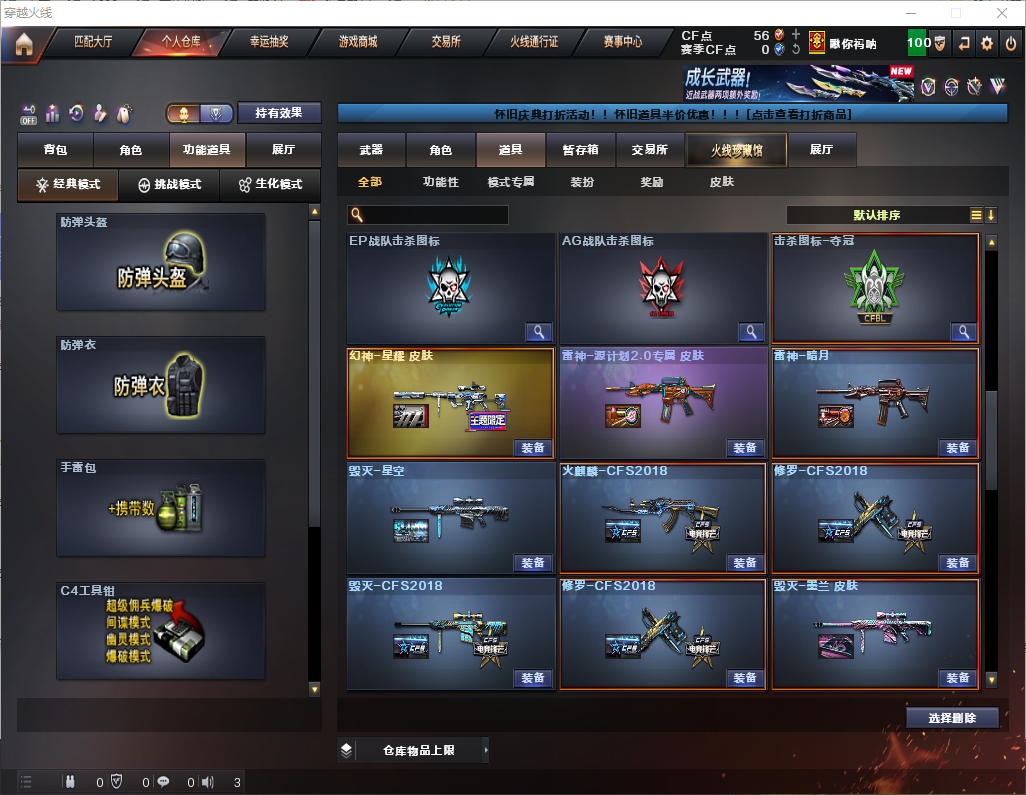Open the 游戏商城 game shop
Viewport: 1026px width, 795px height.
pos(357,42)
